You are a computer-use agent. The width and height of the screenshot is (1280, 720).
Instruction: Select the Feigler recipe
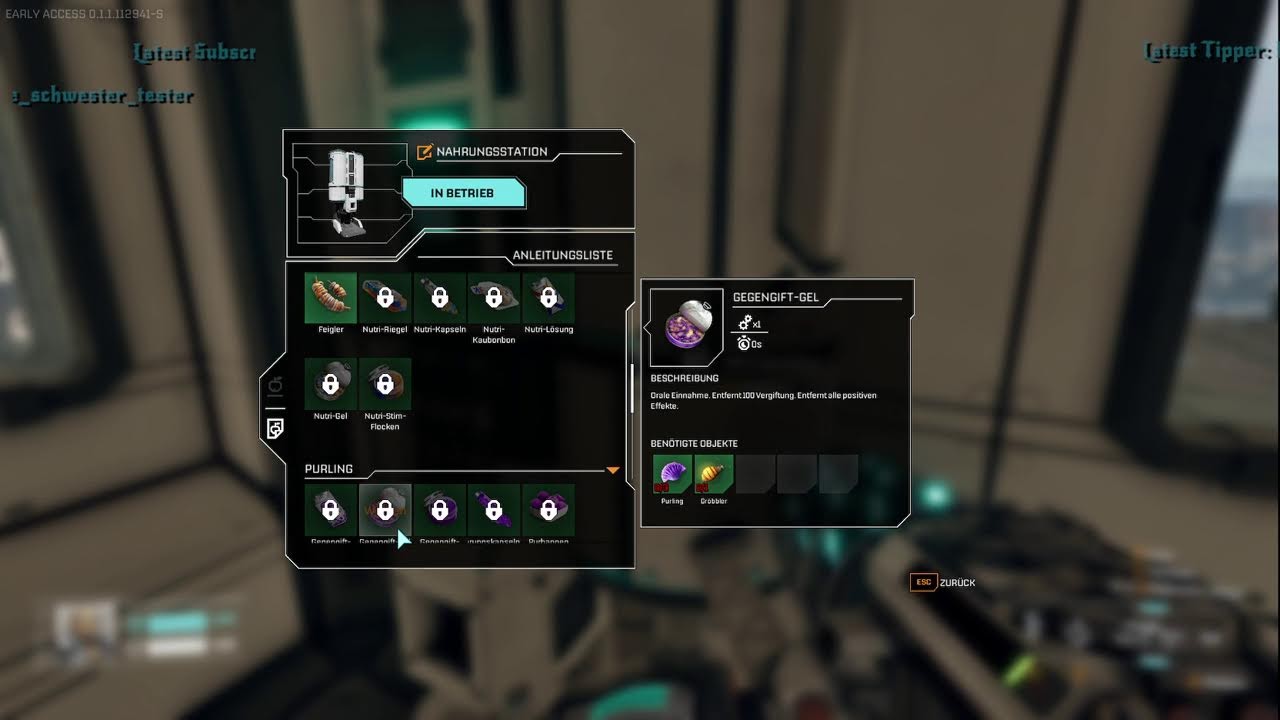330,298
